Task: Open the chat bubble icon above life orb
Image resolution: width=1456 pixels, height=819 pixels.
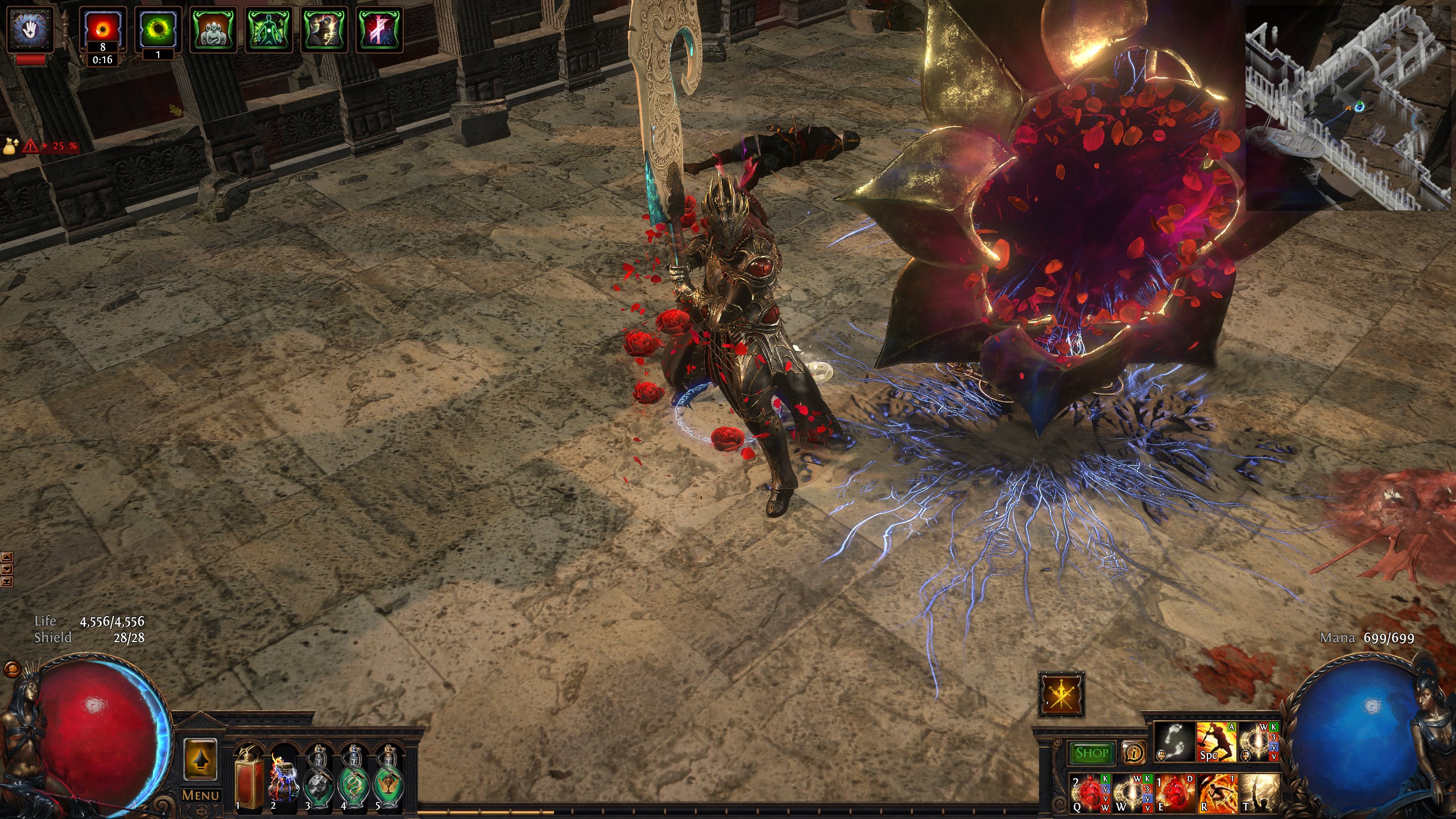Action: [x=11, y=669]
